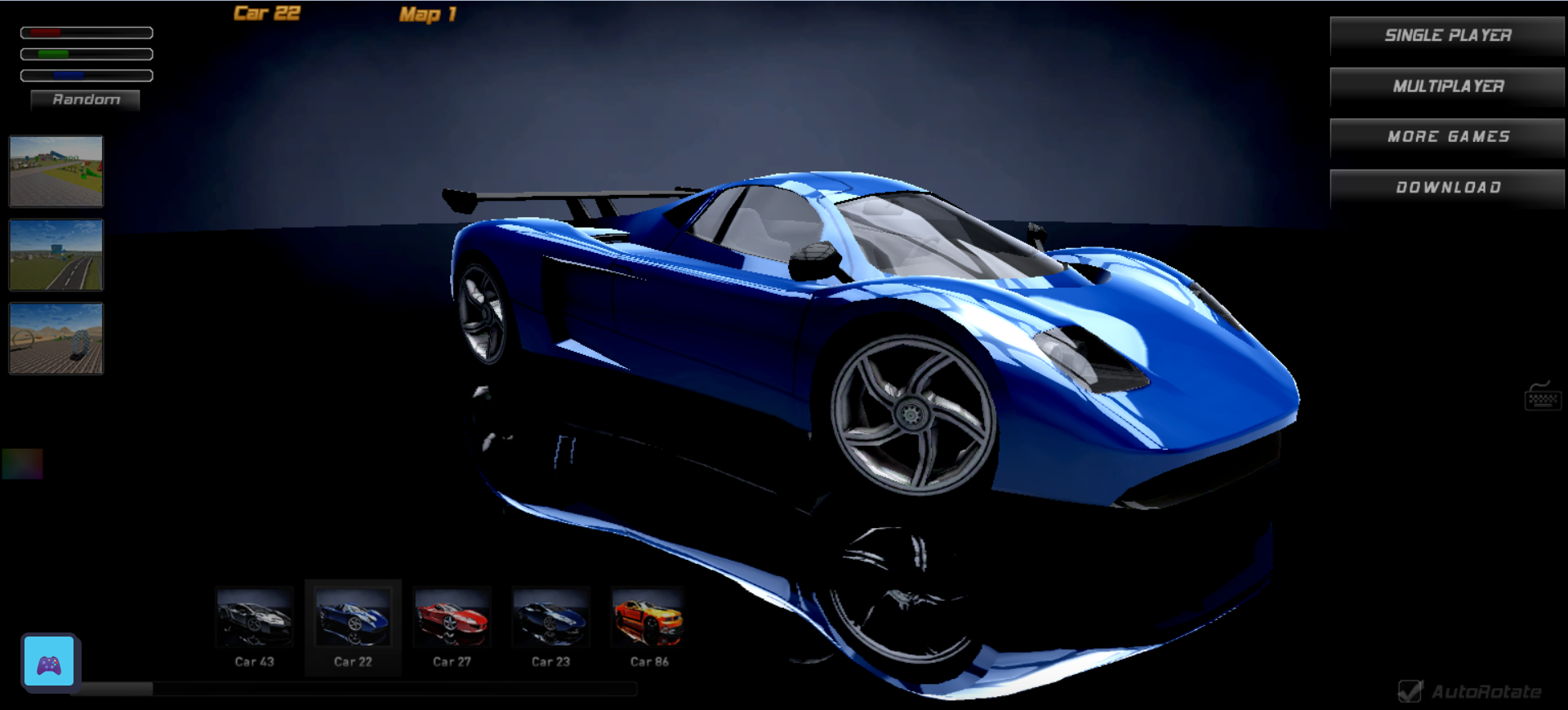1568x710 pixels.
Task: Click the Download button
Action: [1446, 188]
